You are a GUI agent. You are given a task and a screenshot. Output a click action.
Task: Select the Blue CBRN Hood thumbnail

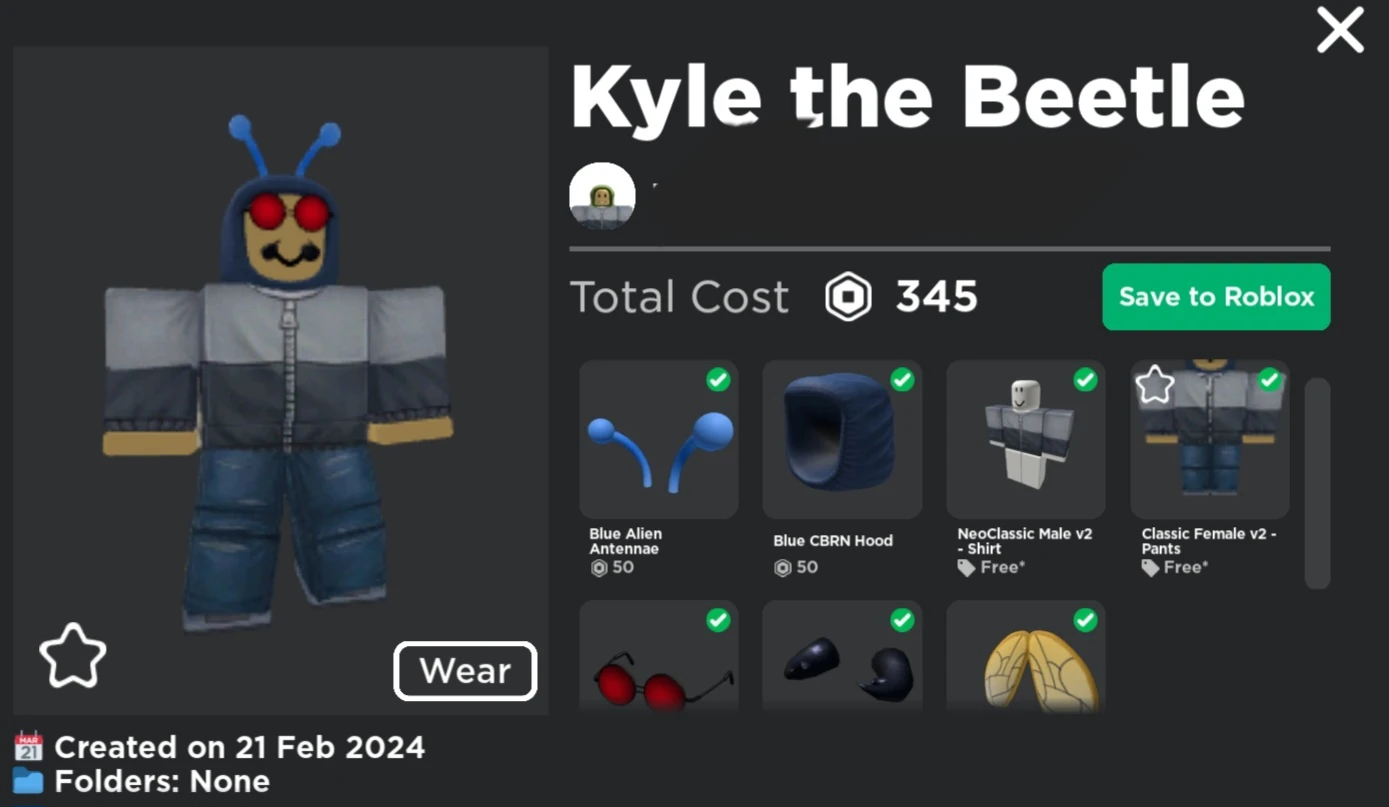click(x=842, y=440)
